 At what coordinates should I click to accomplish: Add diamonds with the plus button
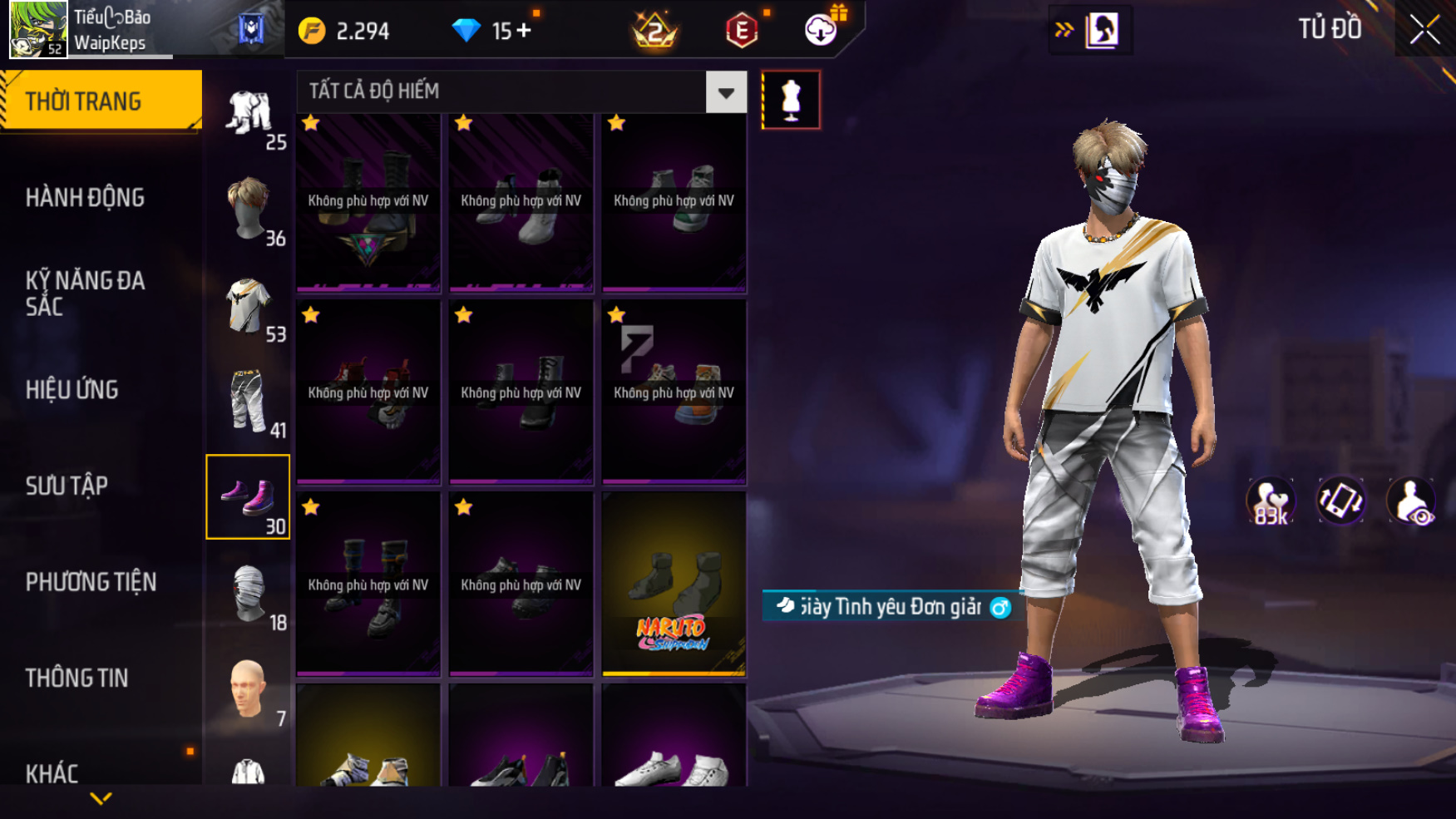point(524,31)
